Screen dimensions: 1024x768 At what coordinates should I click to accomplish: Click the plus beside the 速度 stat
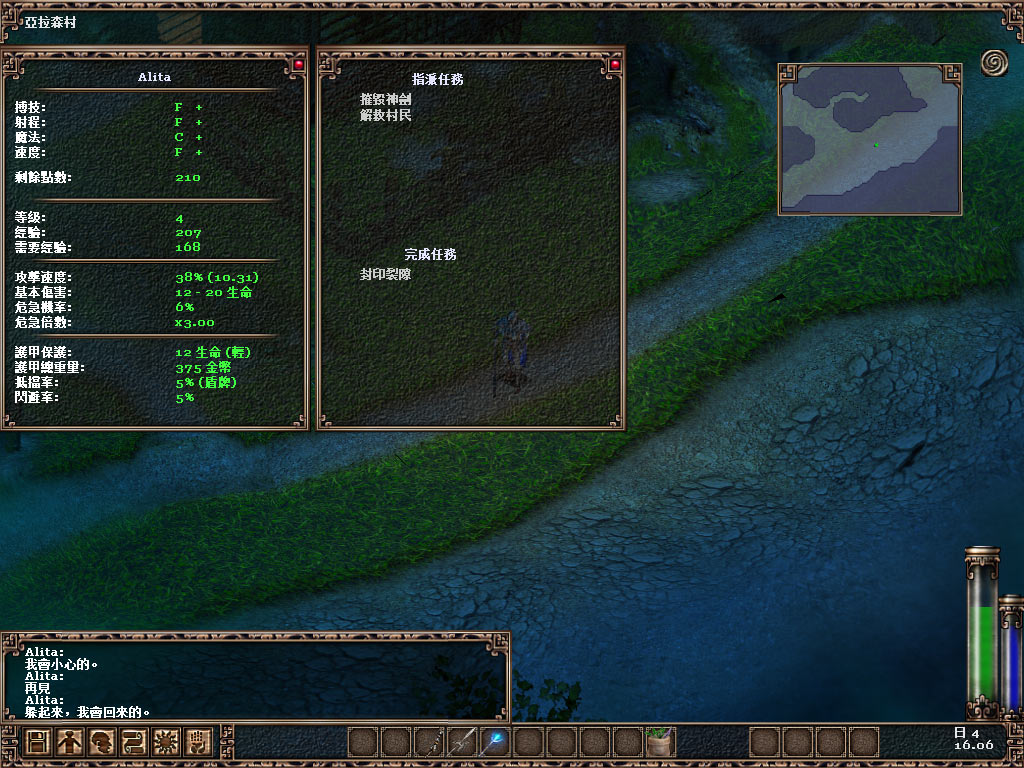pyautogui.click(x=199, y=152)
